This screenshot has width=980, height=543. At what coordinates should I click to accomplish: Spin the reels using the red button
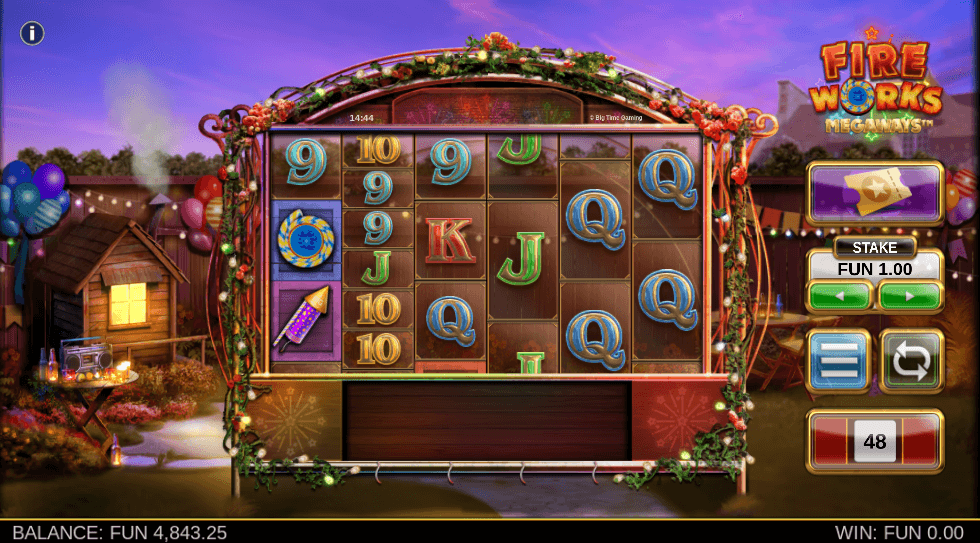(875, 441)
